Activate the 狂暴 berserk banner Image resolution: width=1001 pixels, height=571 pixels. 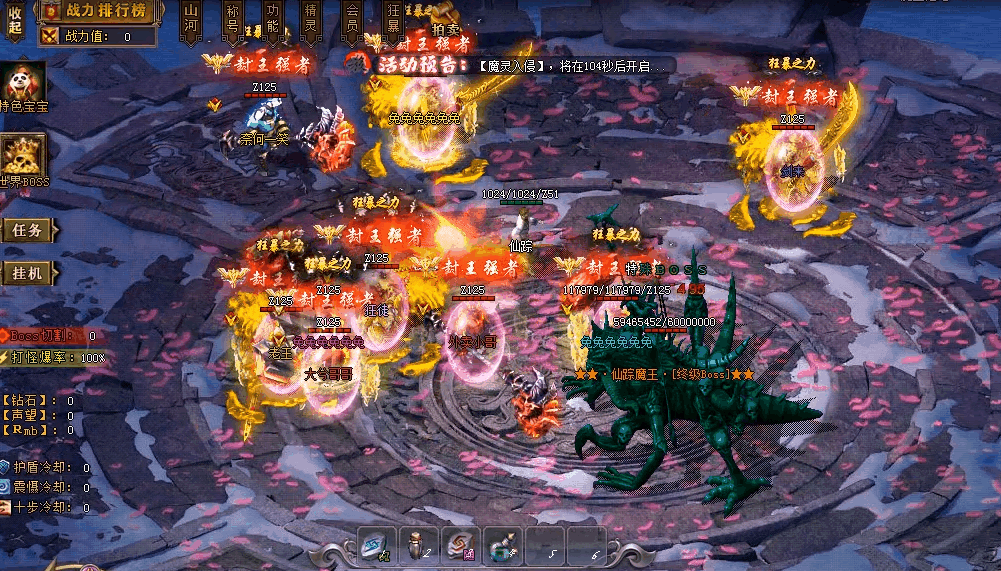pyautogui.click(x=393, y=20)
